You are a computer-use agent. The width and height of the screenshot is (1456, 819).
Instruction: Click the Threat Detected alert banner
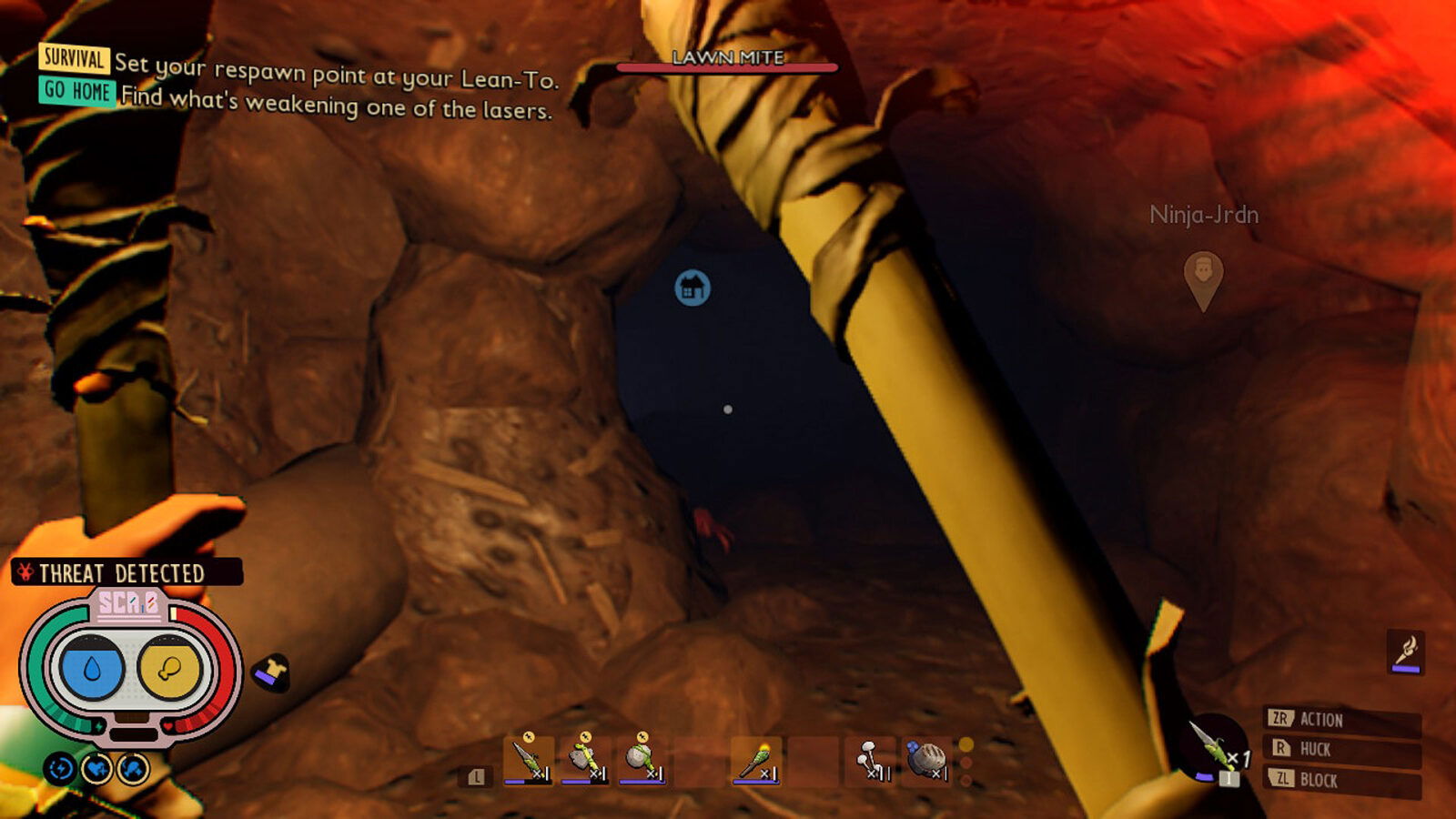click(126, 572)
